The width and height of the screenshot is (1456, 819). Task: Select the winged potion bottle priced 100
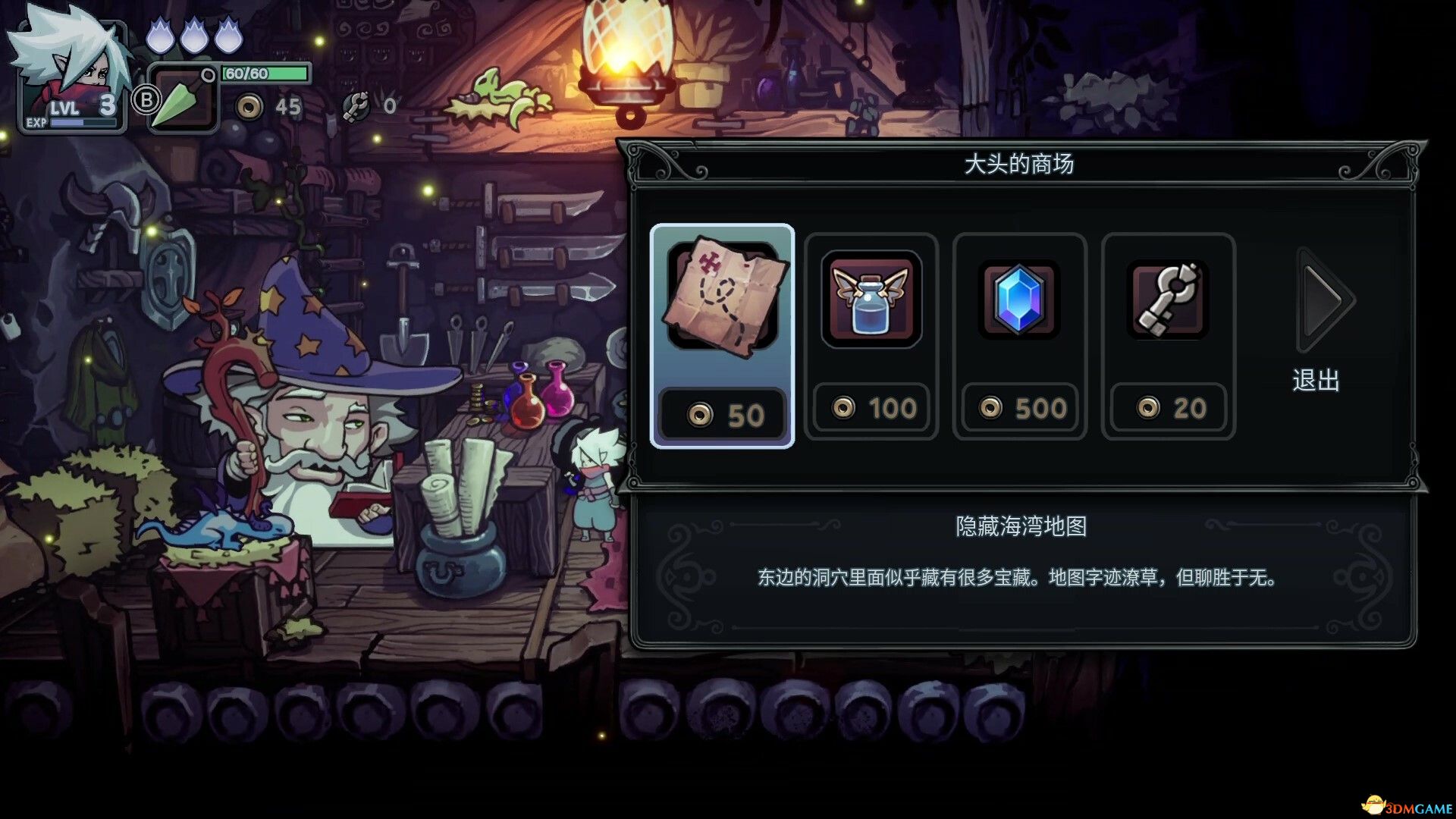coord(871,303)
